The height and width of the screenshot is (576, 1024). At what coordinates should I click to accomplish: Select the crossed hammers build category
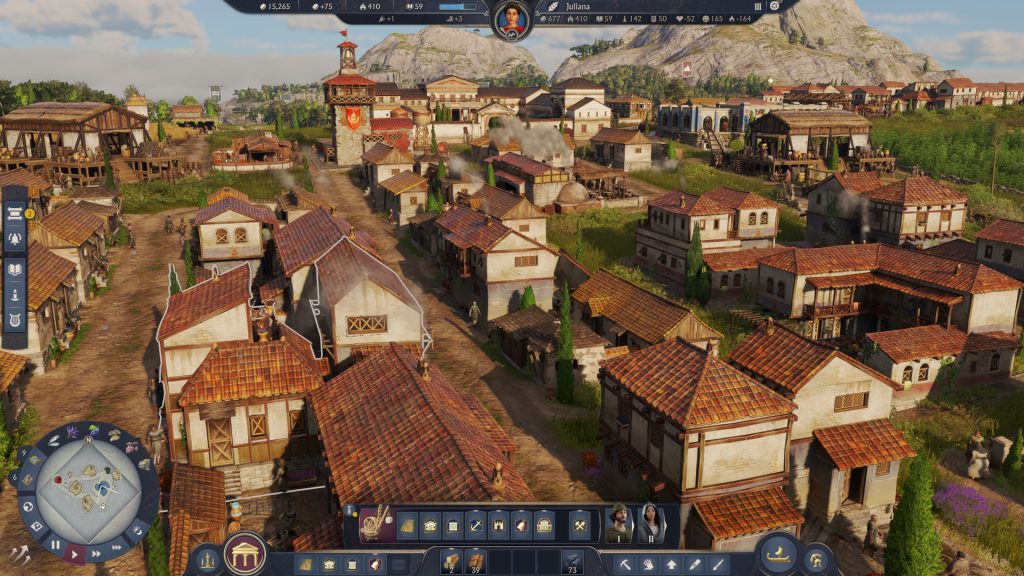point(580,525)
